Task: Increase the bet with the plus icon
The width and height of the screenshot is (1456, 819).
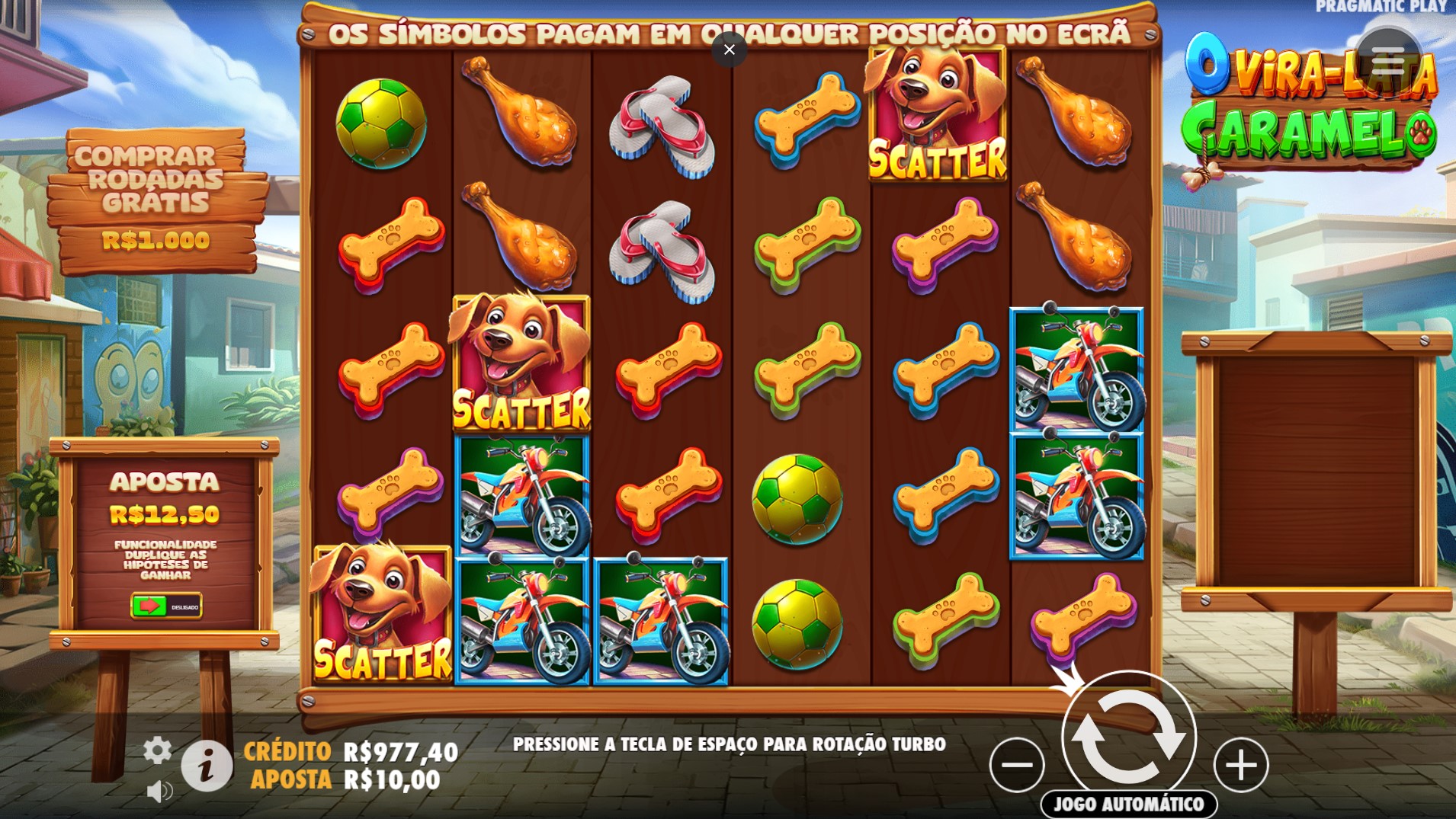Action: pos(1241,764)
